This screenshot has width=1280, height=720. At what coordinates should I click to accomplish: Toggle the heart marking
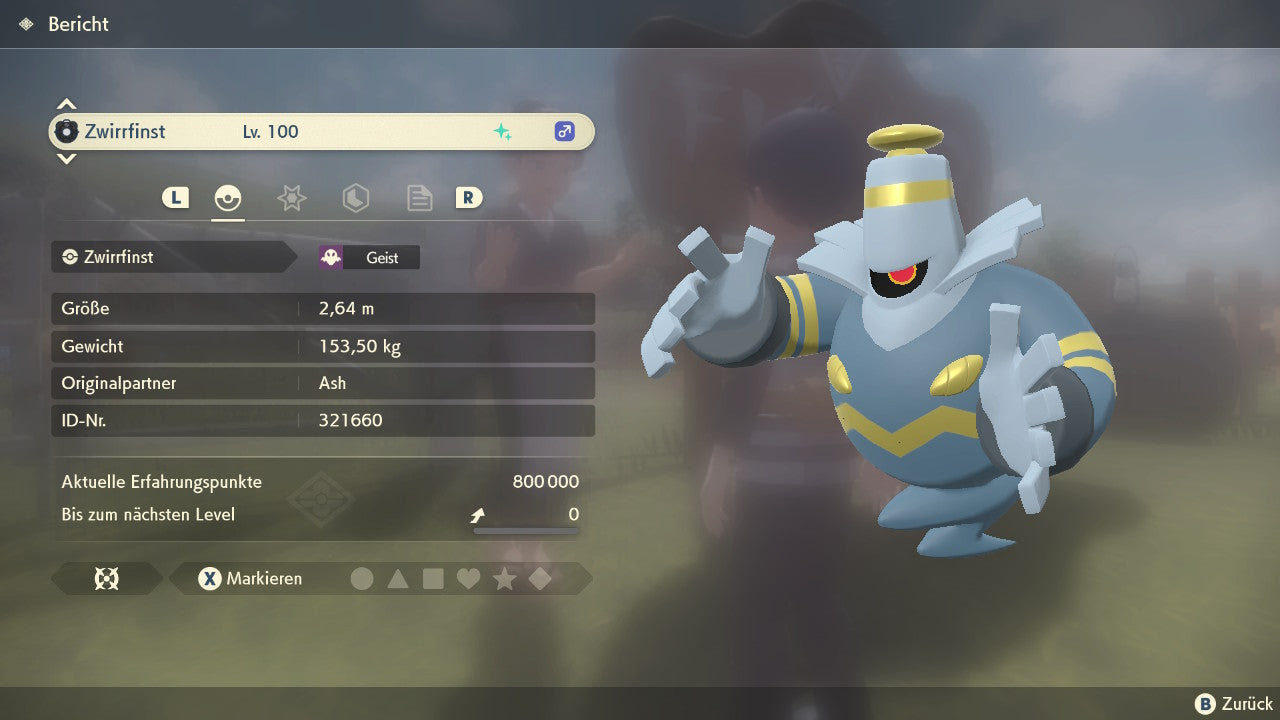[468, 578]
